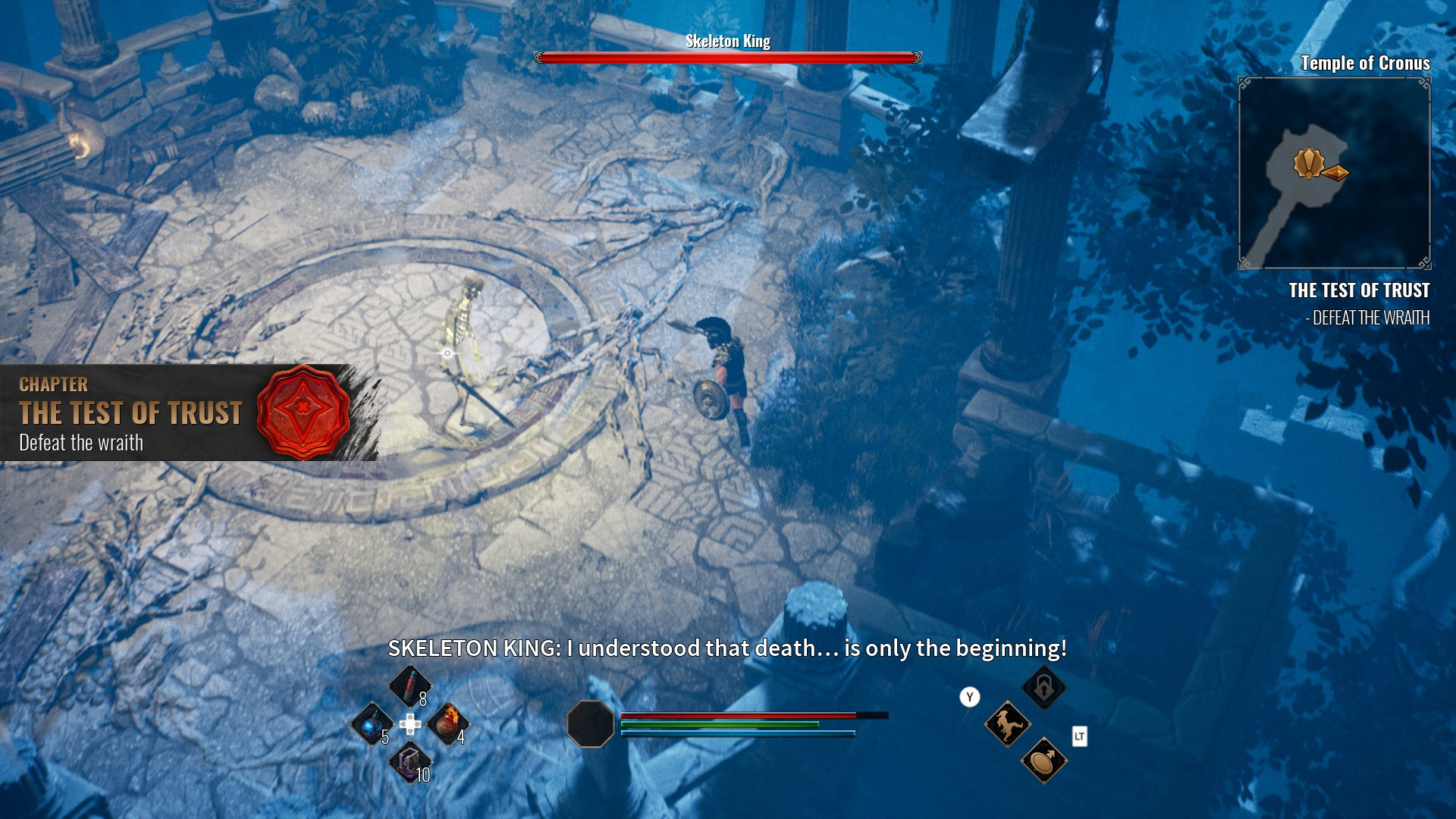Open the Temple of Cronus minimap
This screenshot has width=1456, height=819.
pos(1334,173)
